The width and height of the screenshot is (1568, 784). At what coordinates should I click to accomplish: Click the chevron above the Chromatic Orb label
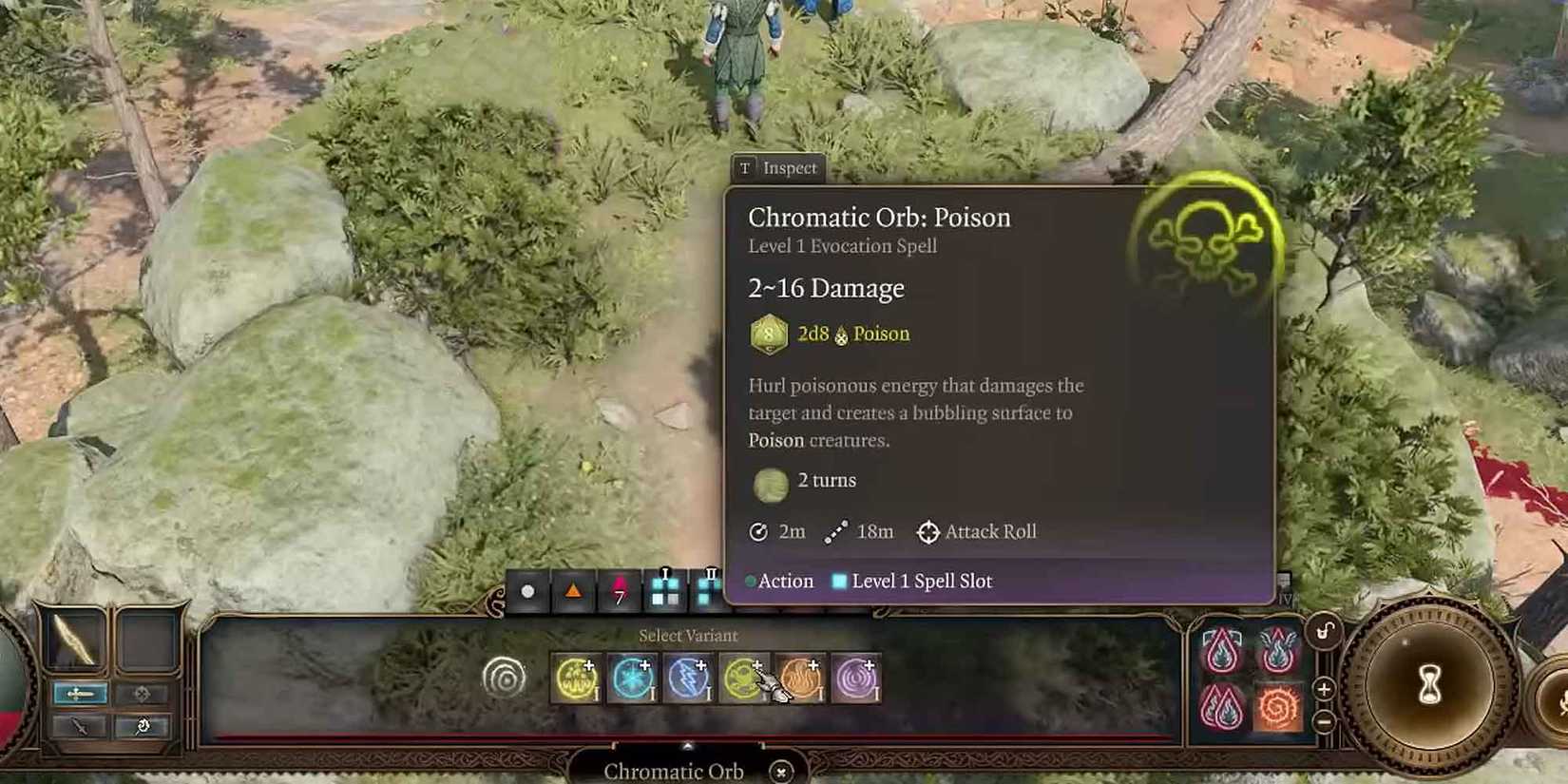[686, 748]
